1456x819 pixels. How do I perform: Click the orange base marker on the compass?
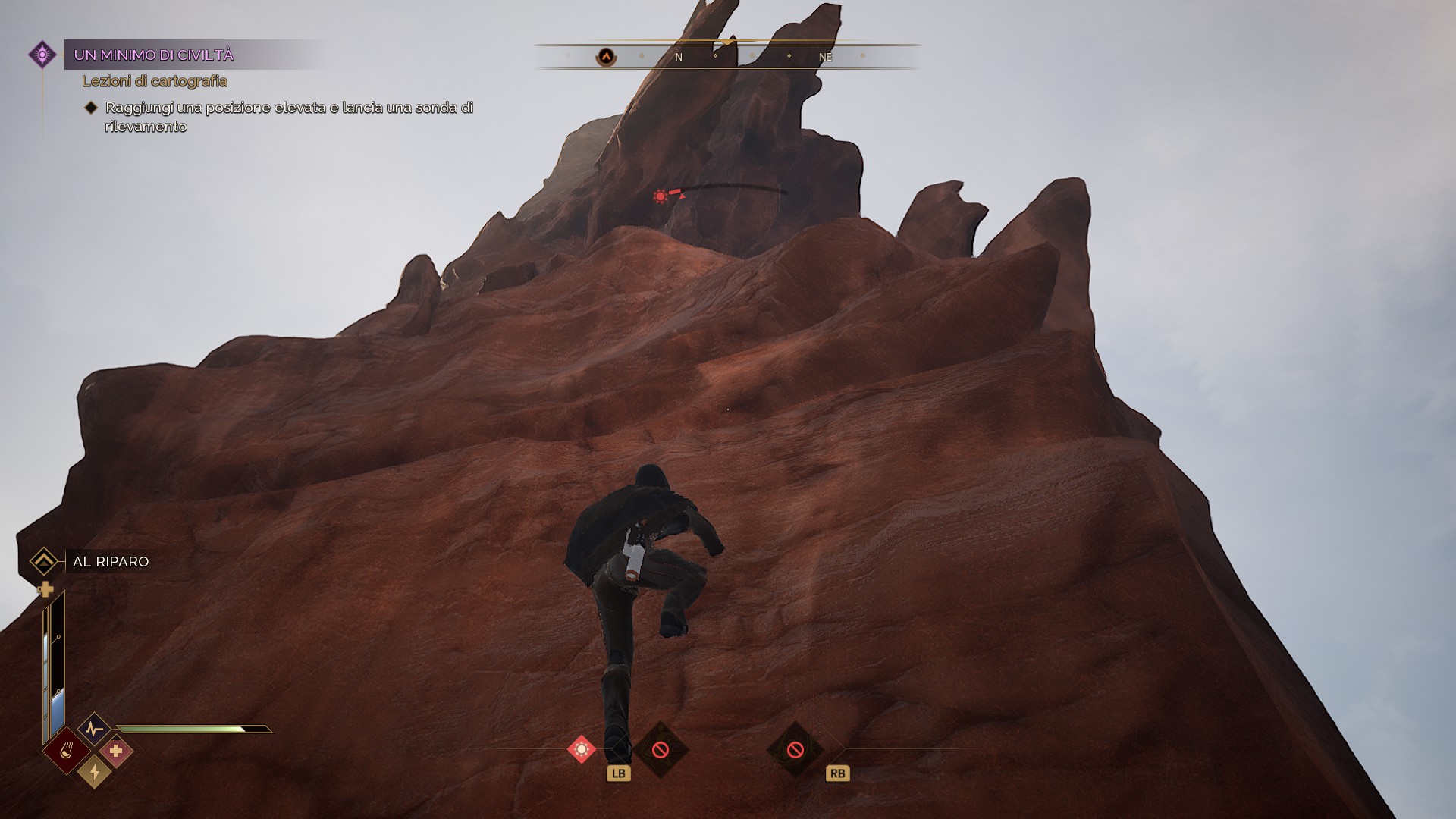tap(606, 57)
